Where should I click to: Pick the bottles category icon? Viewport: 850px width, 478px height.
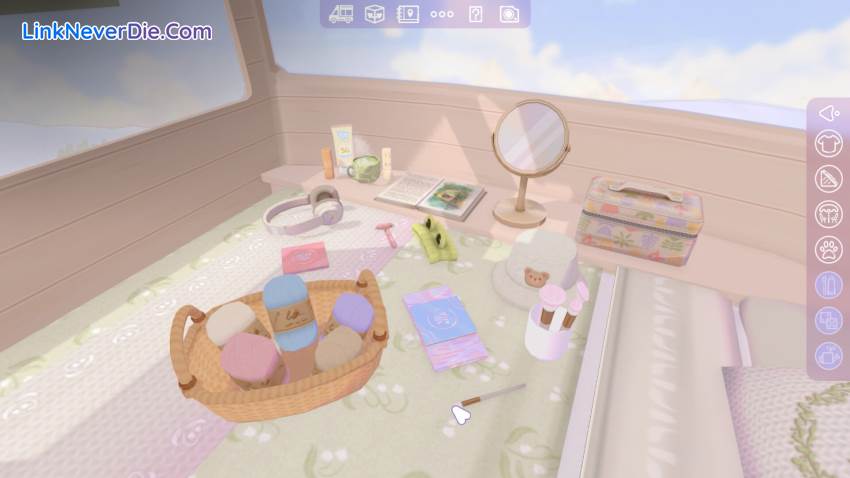pyautogui.click(x=828, y=285)
